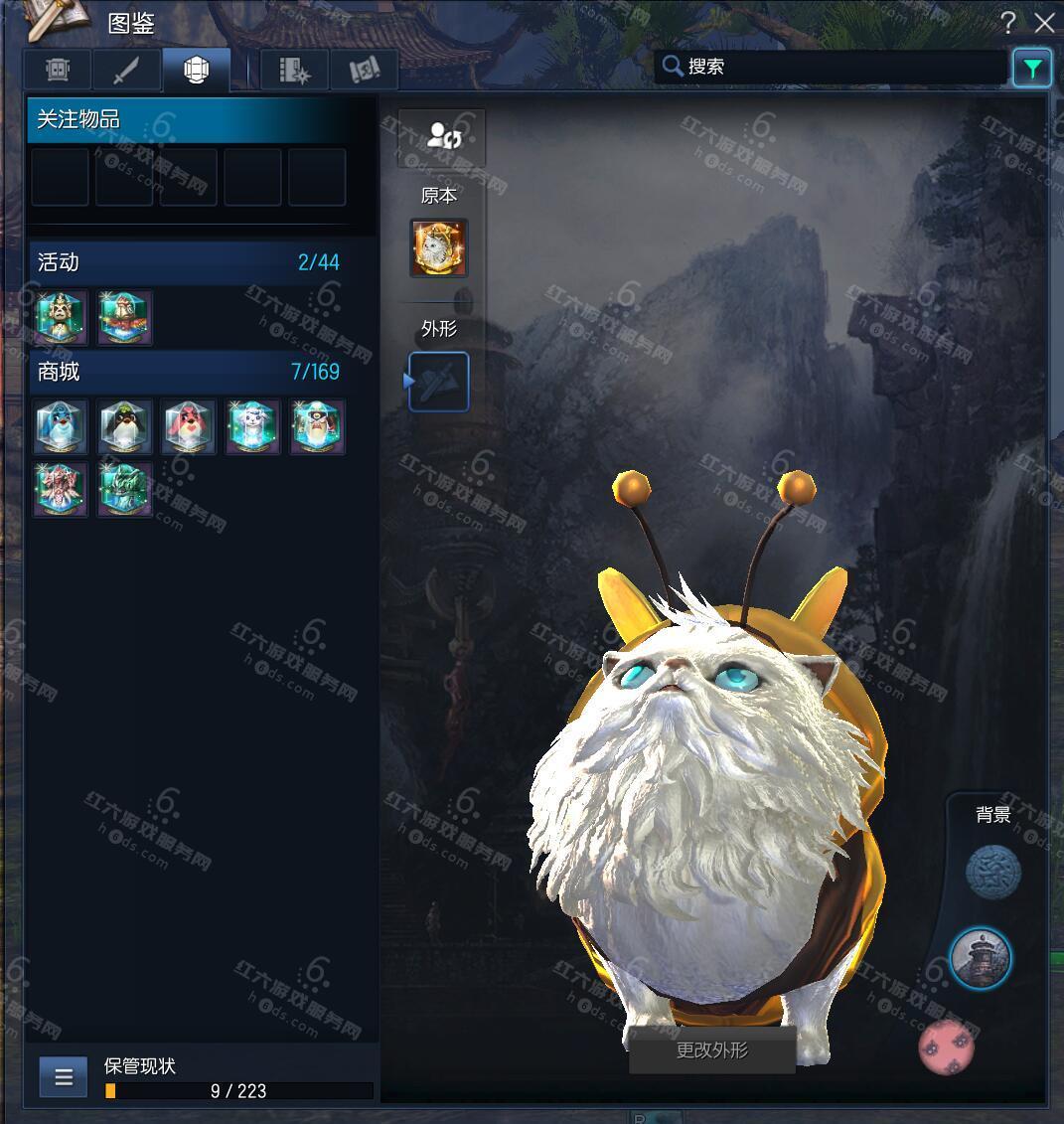The width and height of the screenshot is (1064, 1124).
Task: Choose the pagoda temple background
Action: click(981, 958)
